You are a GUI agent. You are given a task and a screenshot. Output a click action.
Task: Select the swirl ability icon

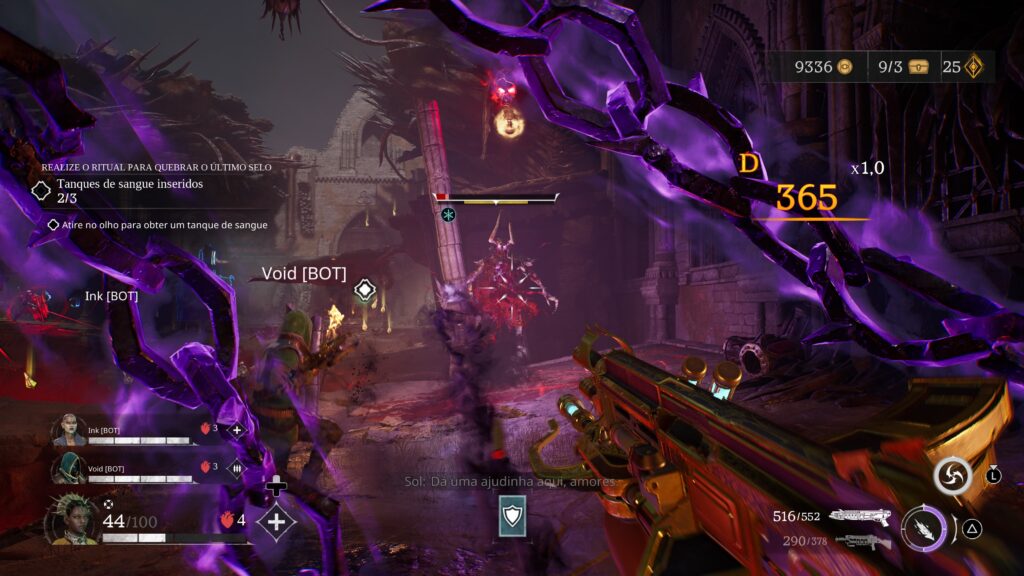click(x=953, y=476)
